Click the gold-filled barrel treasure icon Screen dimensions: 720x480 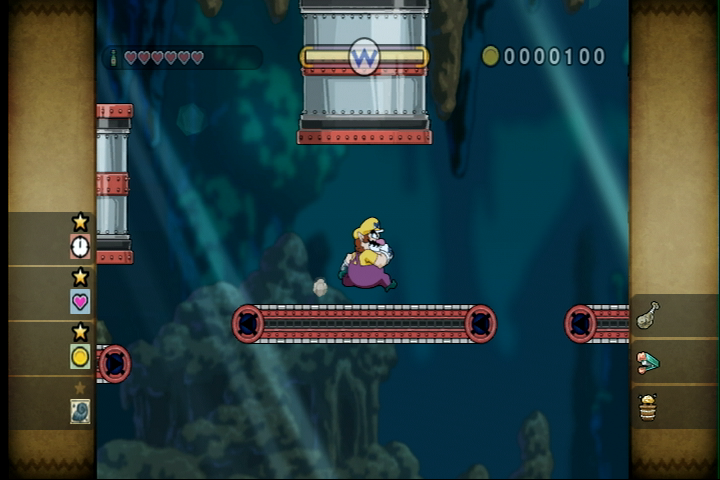pyautogui.click(x=647, y=407)
